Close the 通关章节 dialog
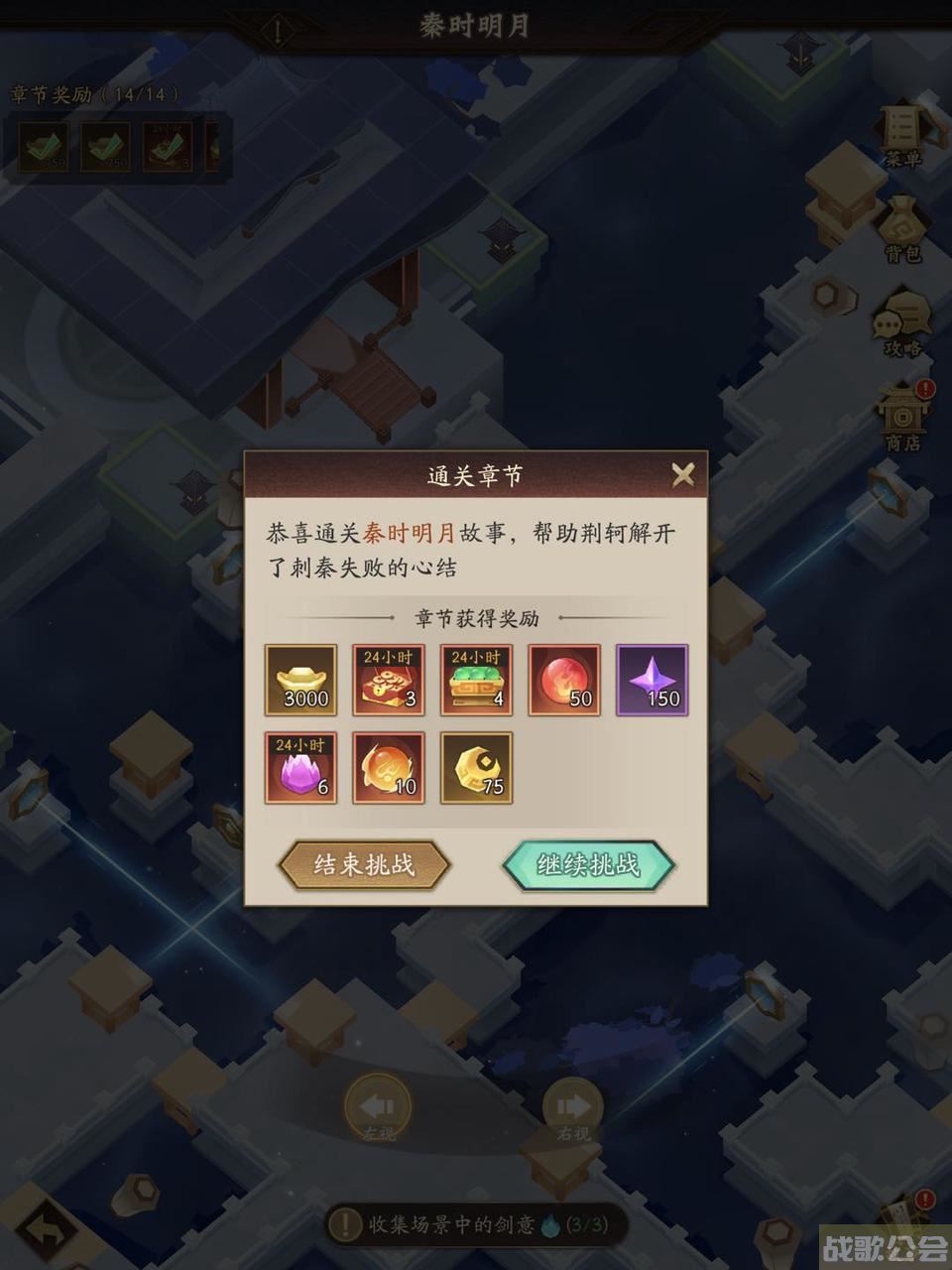Image resolution: width=952 pixels, height=1270 pixels. (682, 474)
